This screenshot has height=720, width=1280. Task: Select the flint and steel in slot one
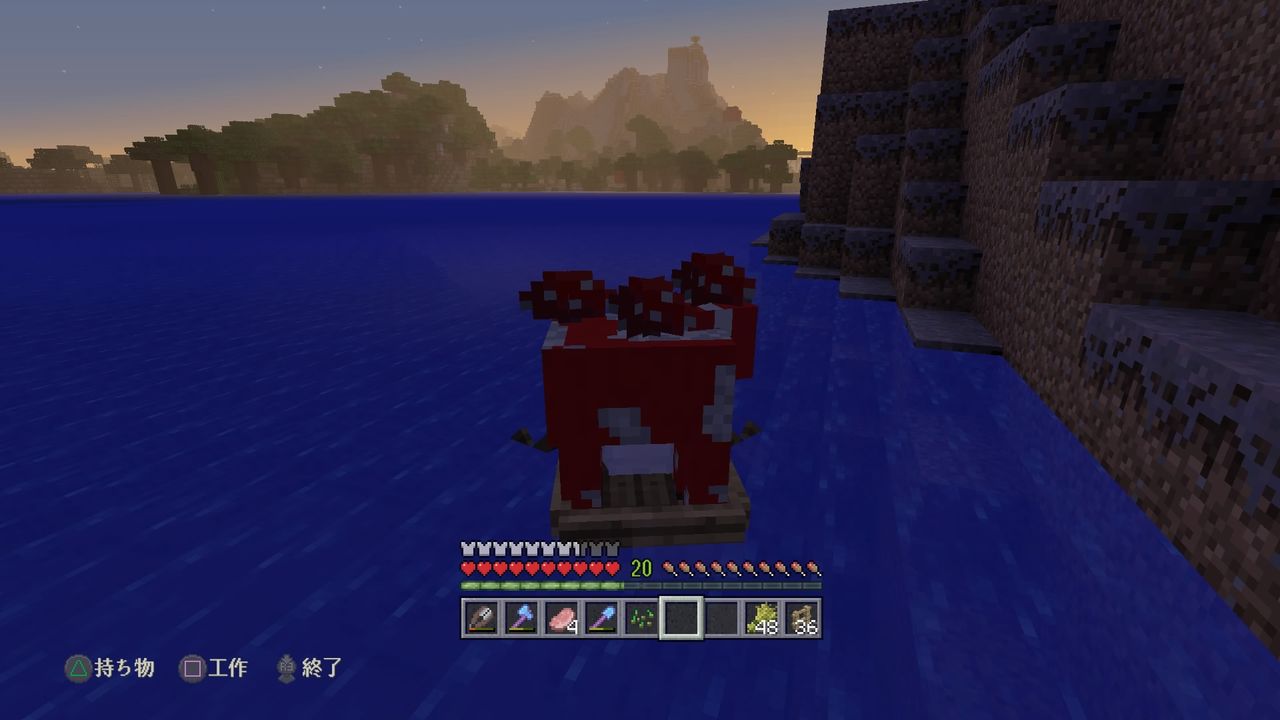(x=480, y=618)
